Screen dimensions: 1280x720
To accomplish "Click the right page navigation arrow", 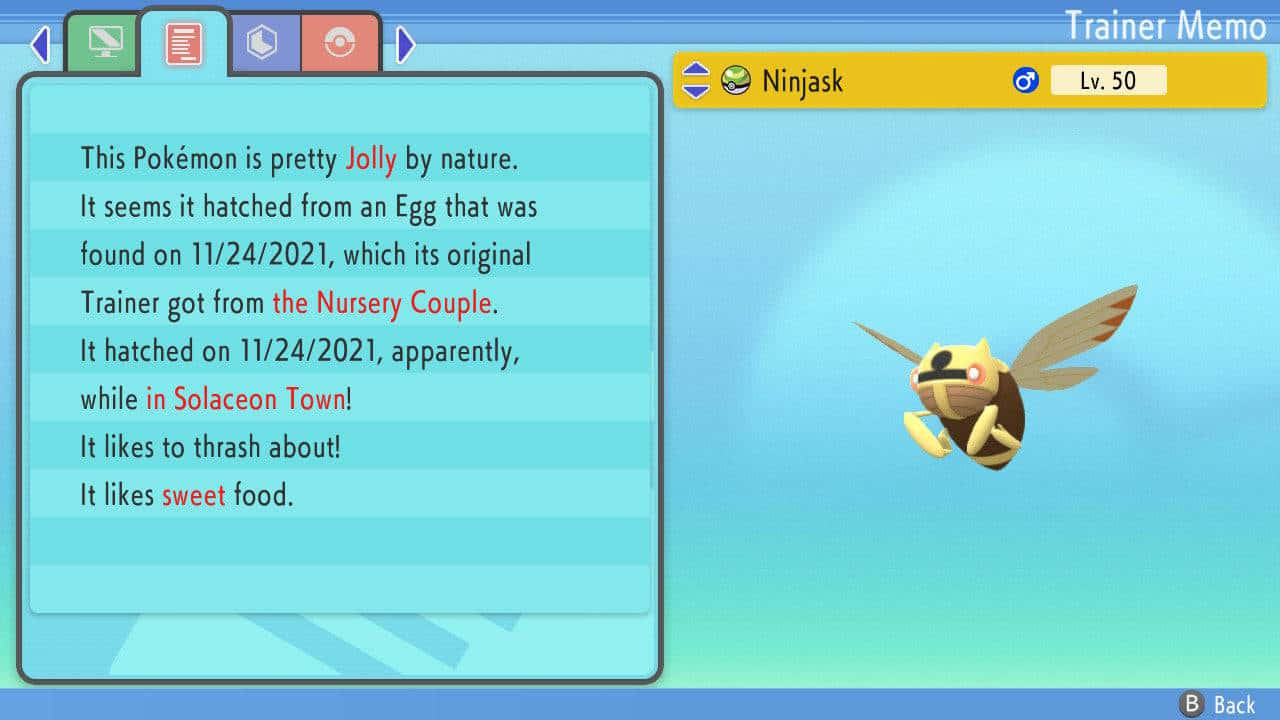I will point(406,45).
